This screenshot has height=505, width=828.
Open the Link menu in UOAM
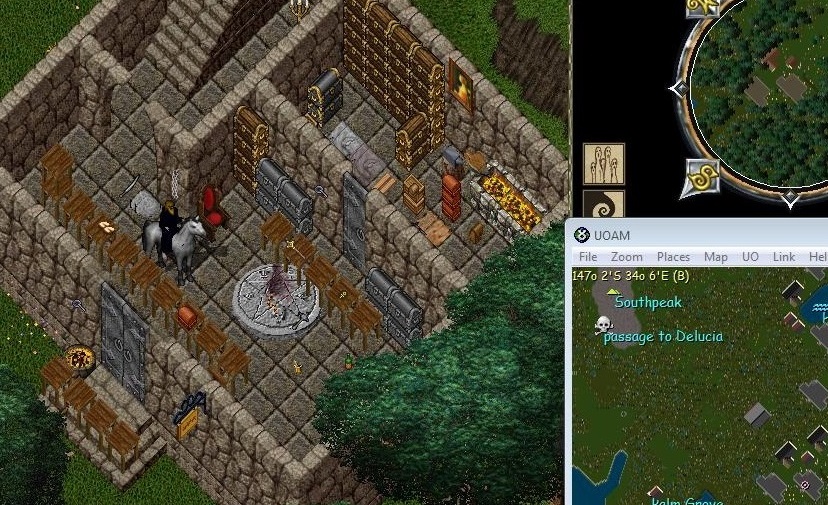(x=783, y=257)
